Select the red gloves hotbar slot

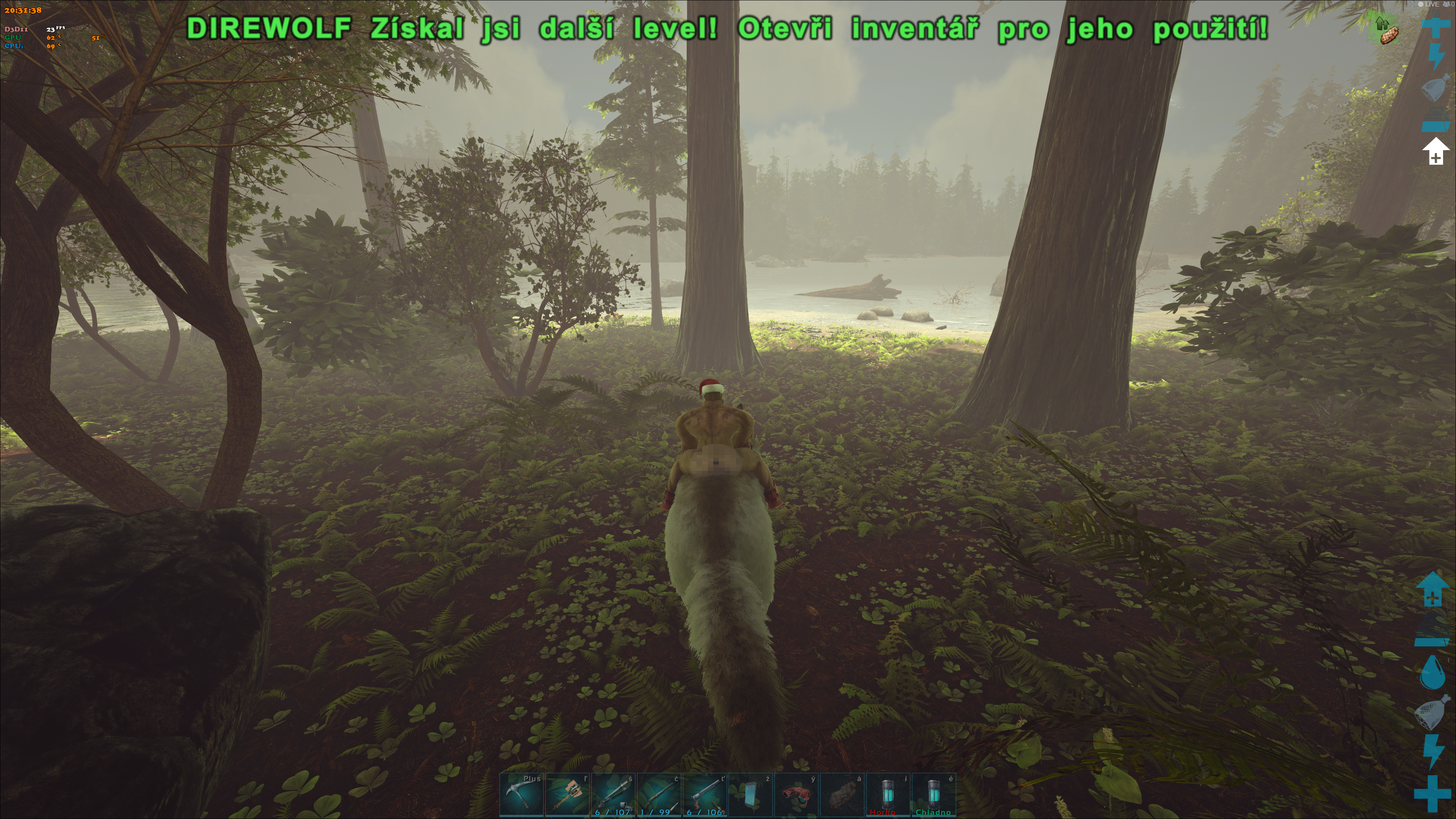click(796, 795)
